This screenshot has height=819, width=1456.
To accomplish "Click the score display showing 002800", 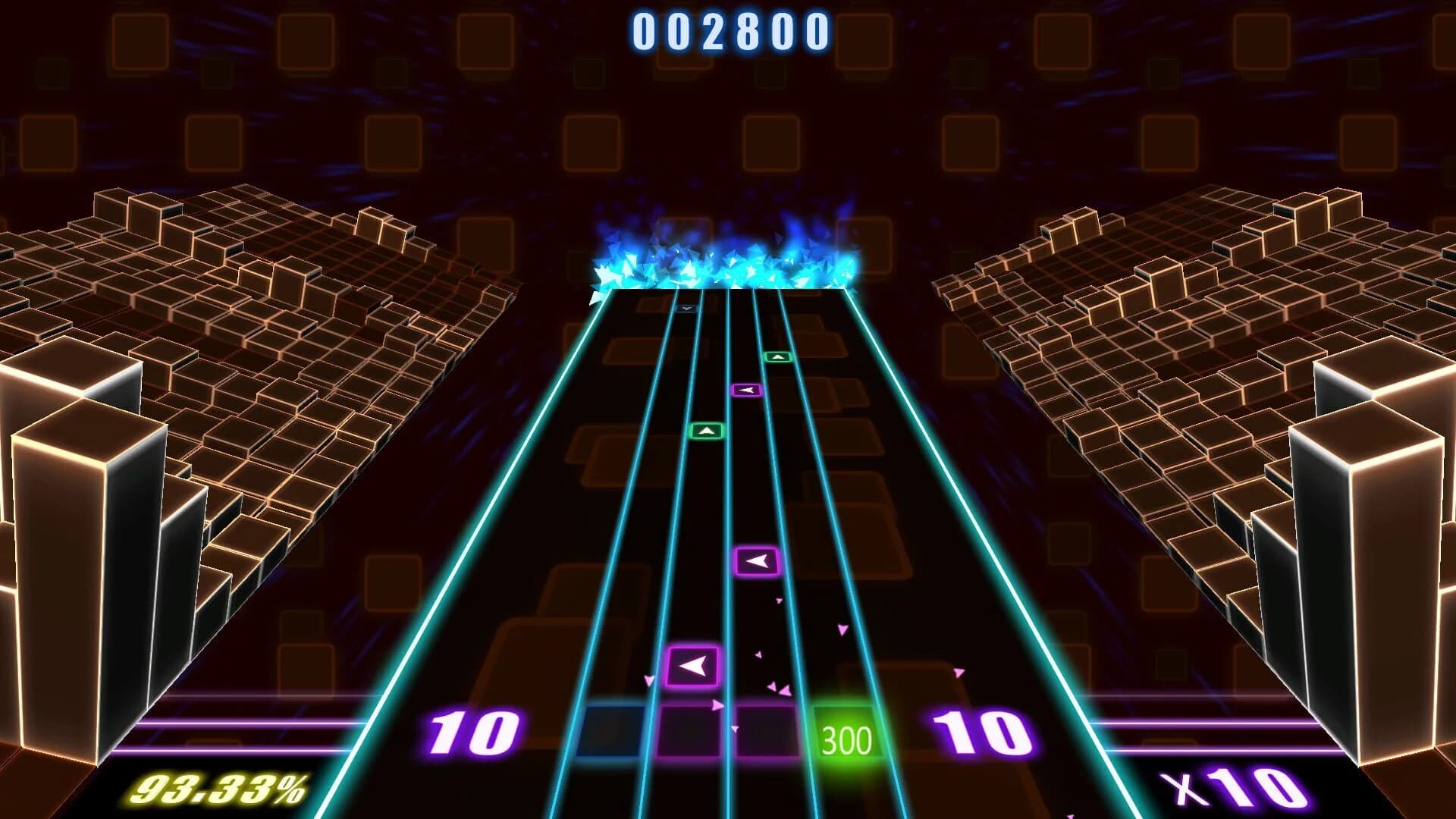I will (x=730, y=32).
